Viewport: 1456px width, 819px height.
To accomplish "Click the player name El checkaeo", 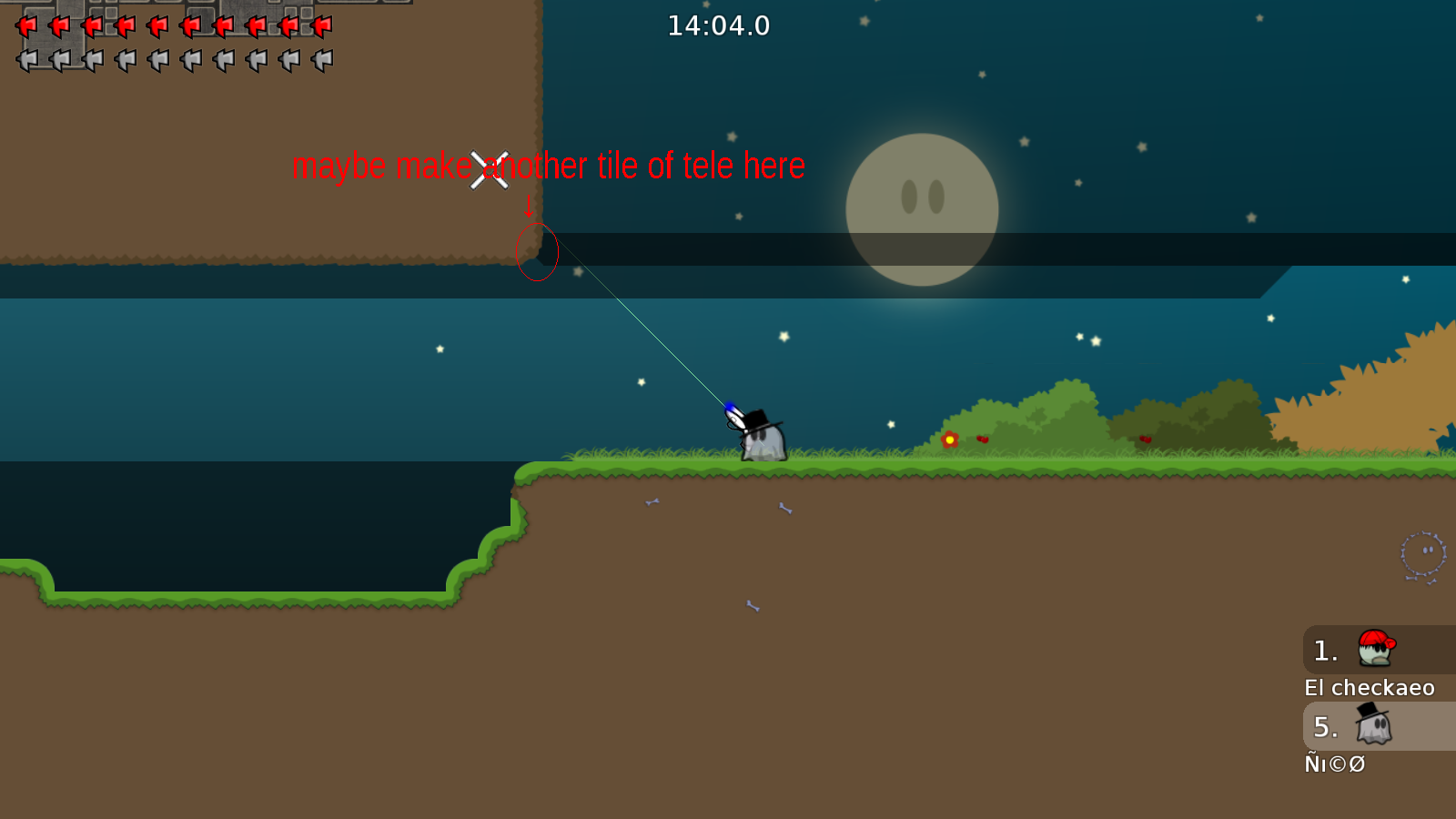I will (1370, 688).
